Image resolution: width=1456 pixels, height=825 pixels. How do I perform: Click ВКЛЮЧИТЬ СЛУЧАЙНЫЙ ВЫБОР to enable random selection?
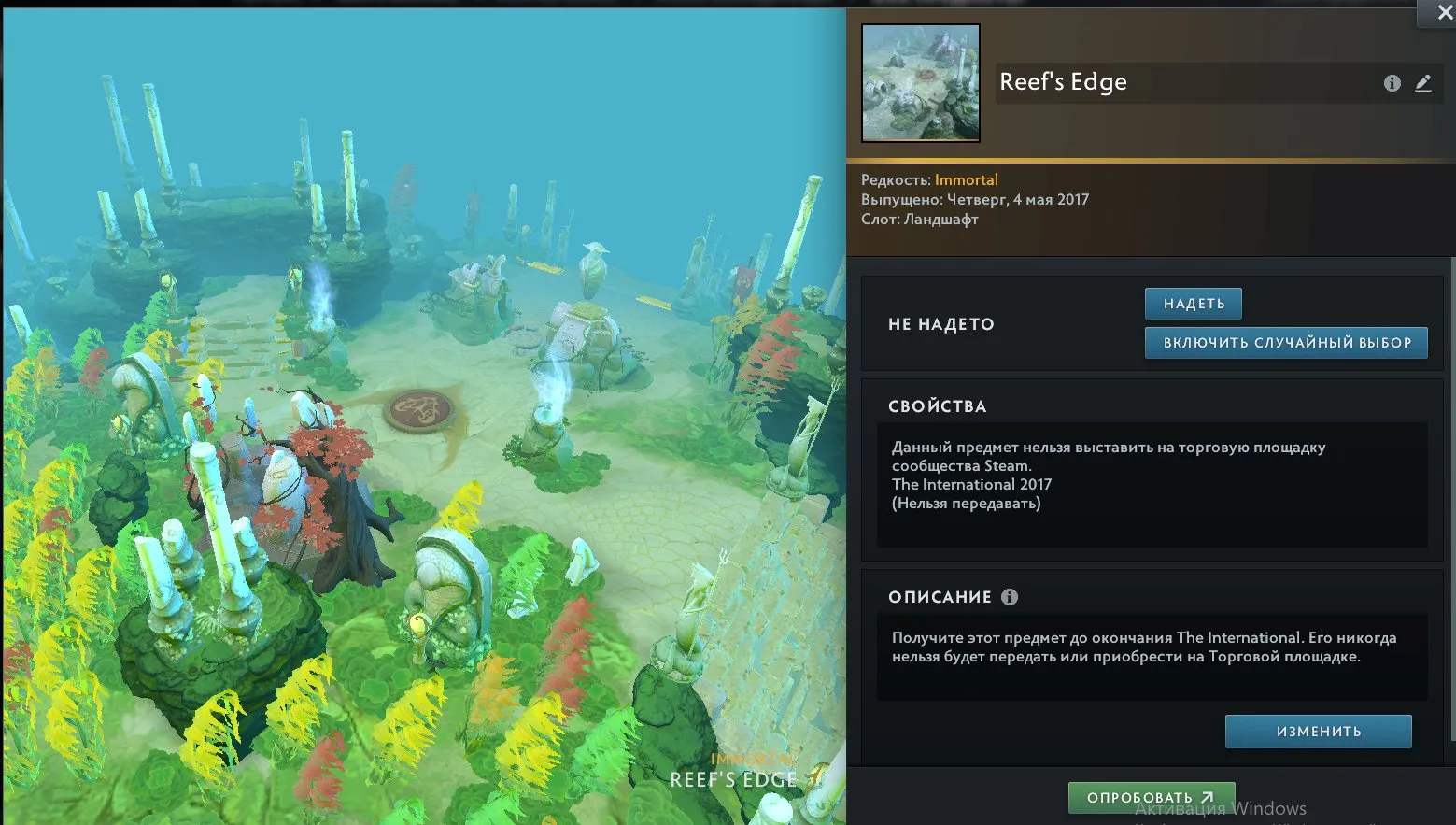(x=1286, y=343)
